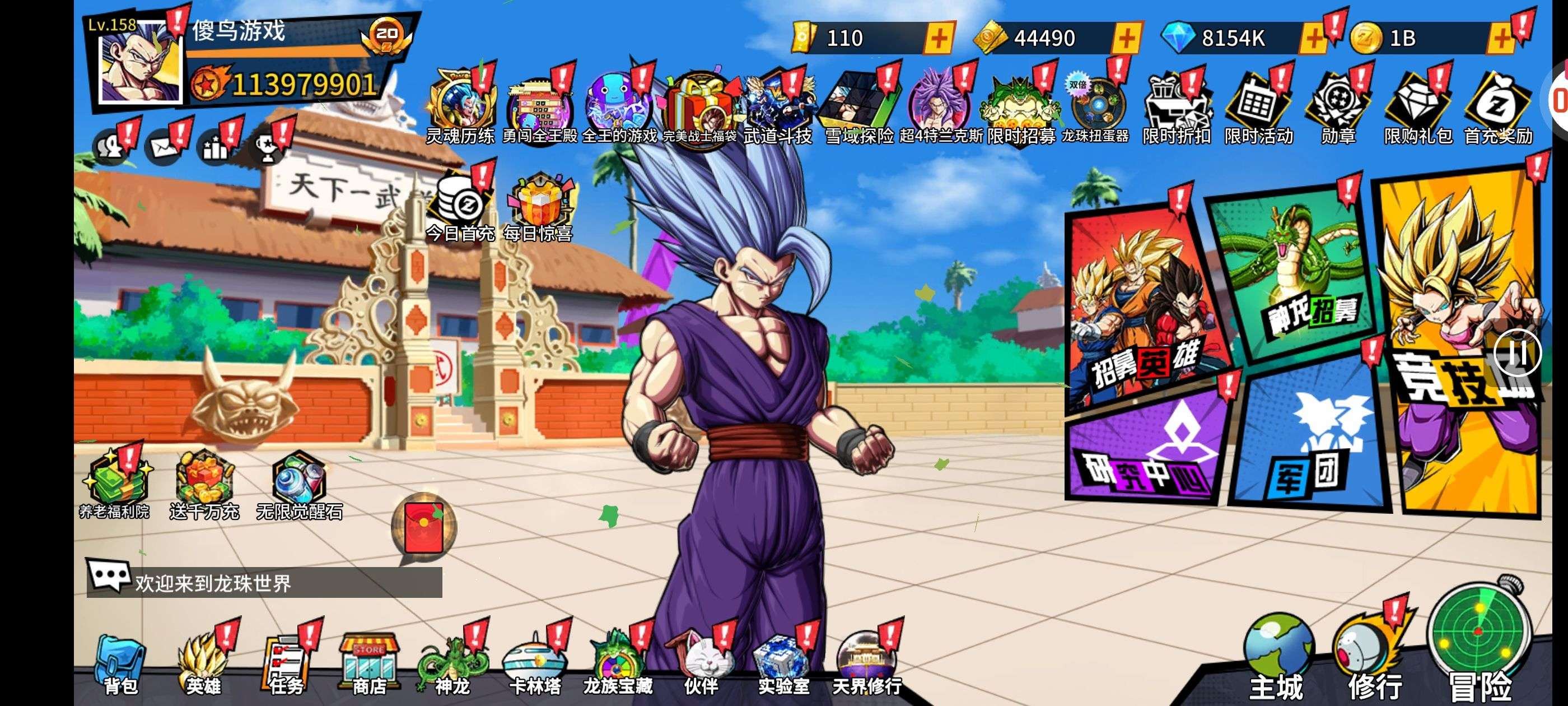
Task: Open the 背包 backpack
Action: (x=120, y=664)
